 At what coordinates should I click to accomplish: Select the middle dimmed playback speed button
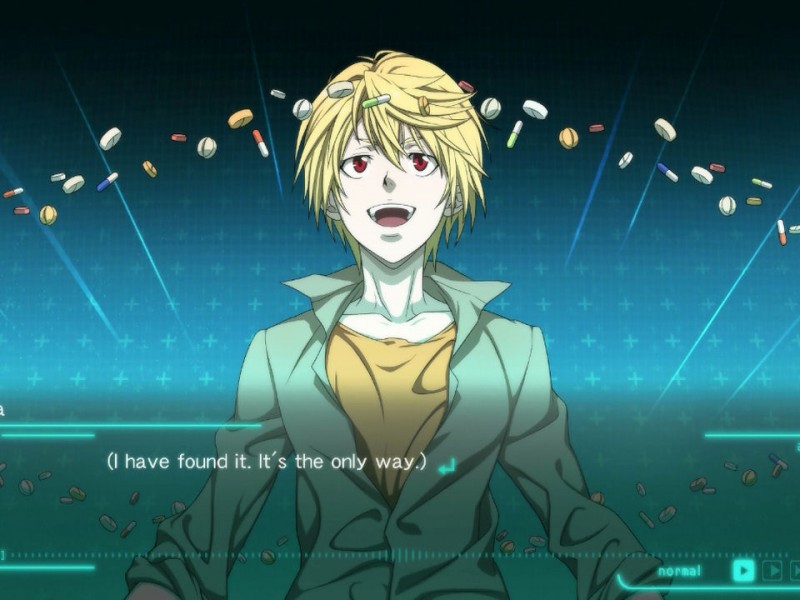772,571
